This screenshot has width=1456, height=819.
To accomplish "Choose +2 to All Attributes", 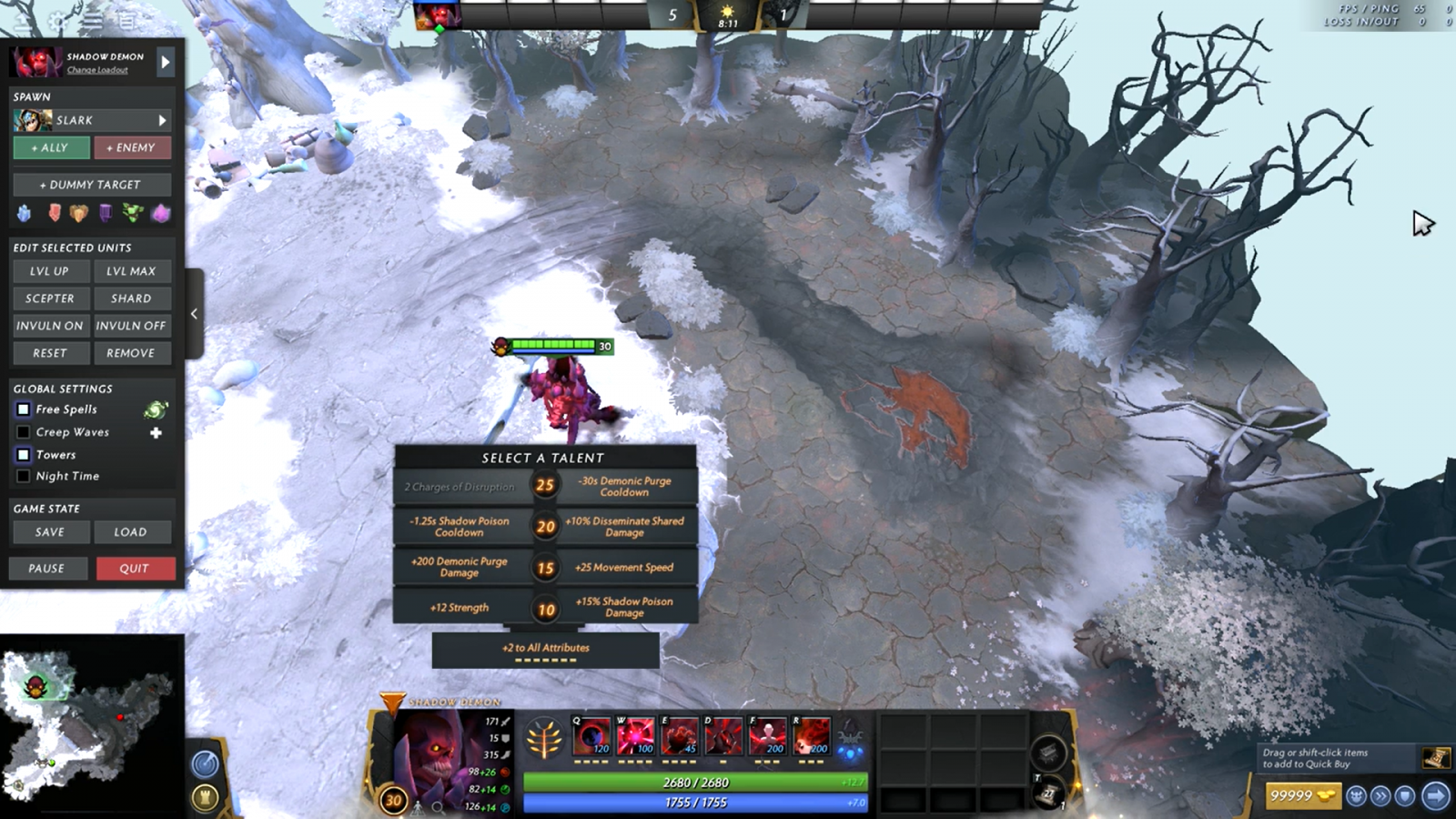I will click(545, 649).
